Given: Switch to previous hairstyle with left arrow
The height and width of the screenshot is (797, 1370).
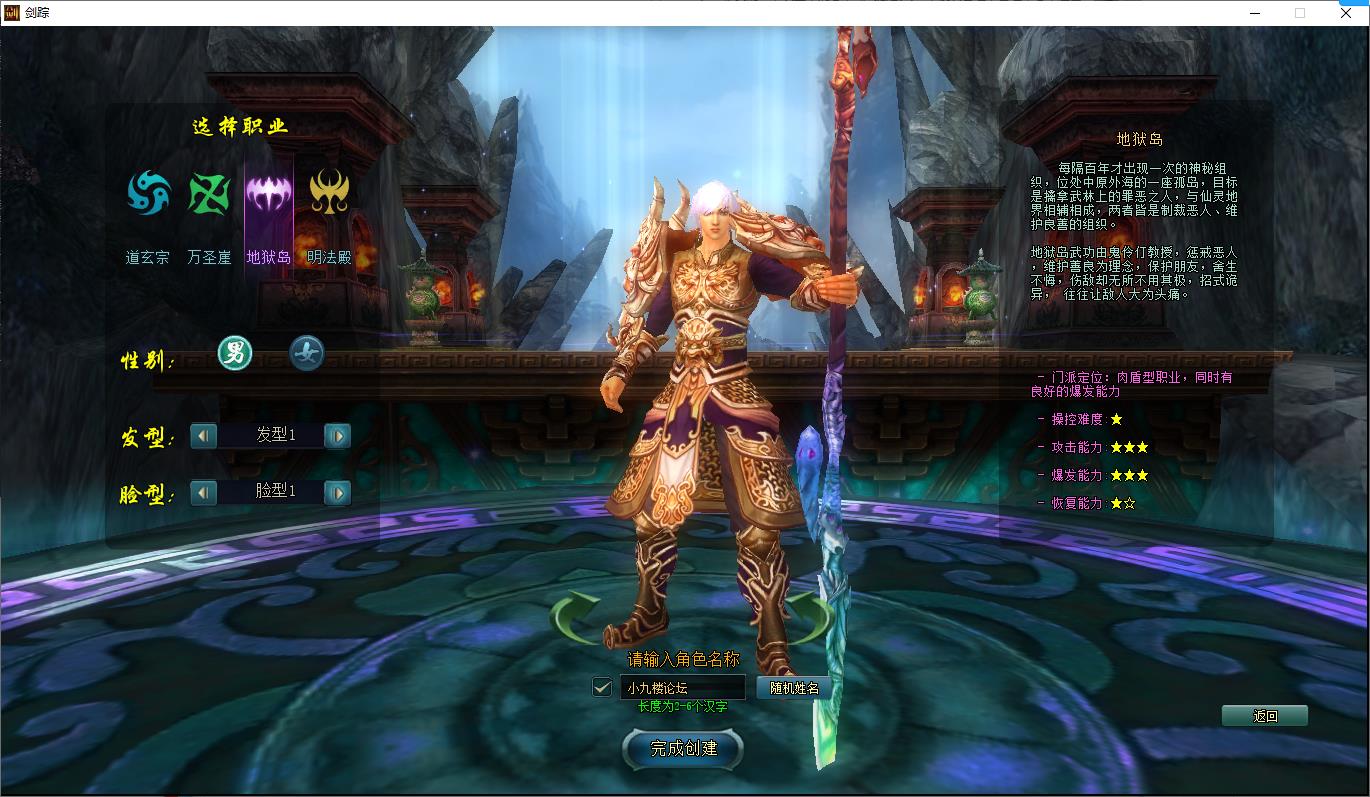Looking at the screenshot, I should (203, 435).
